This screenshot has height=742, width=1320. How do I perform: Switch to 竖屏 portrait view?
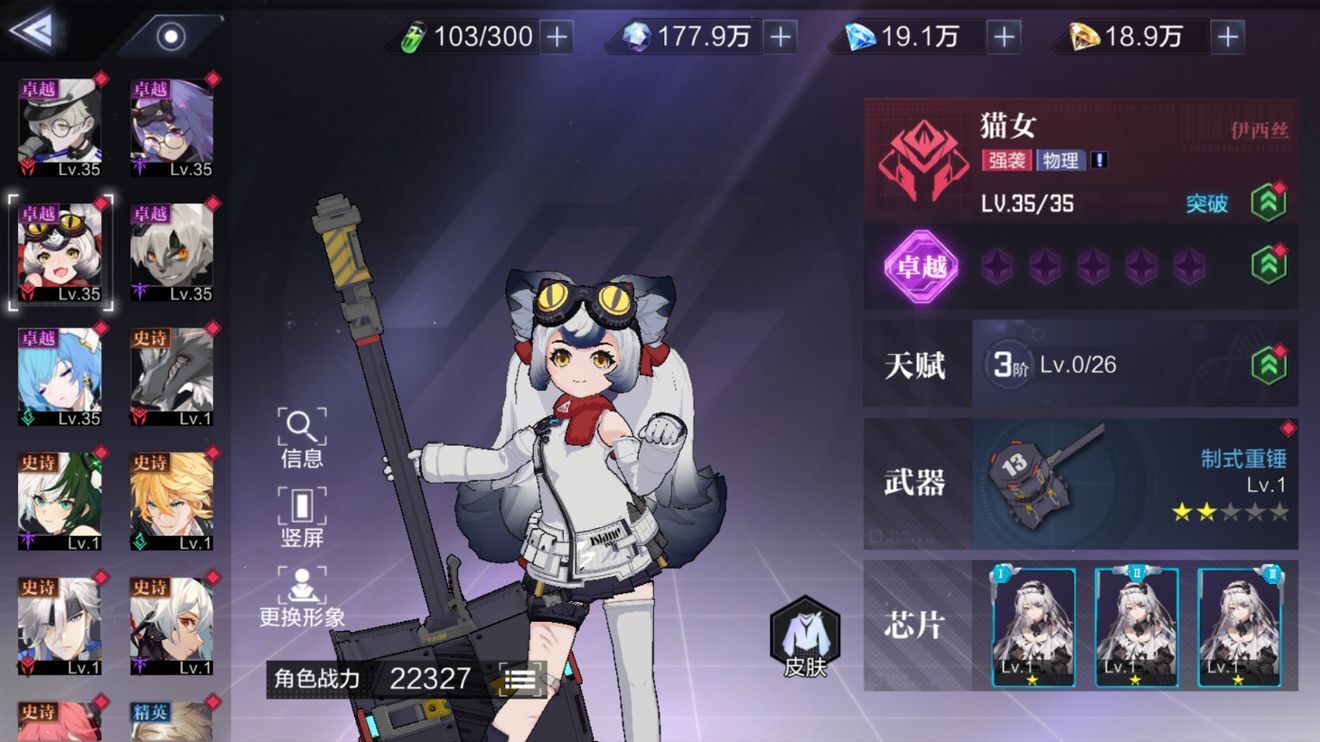(302, 517)
